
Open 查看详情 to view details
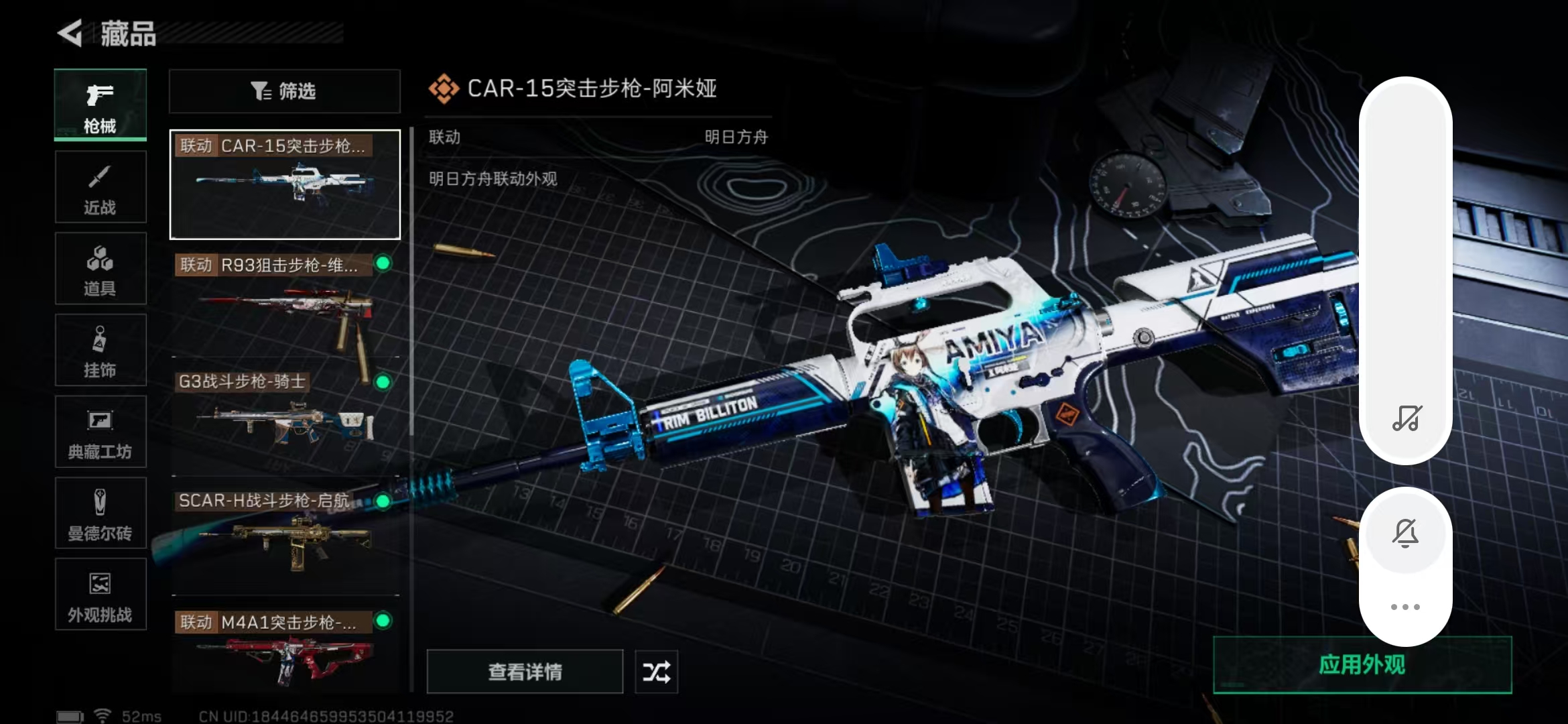point(525,671)
